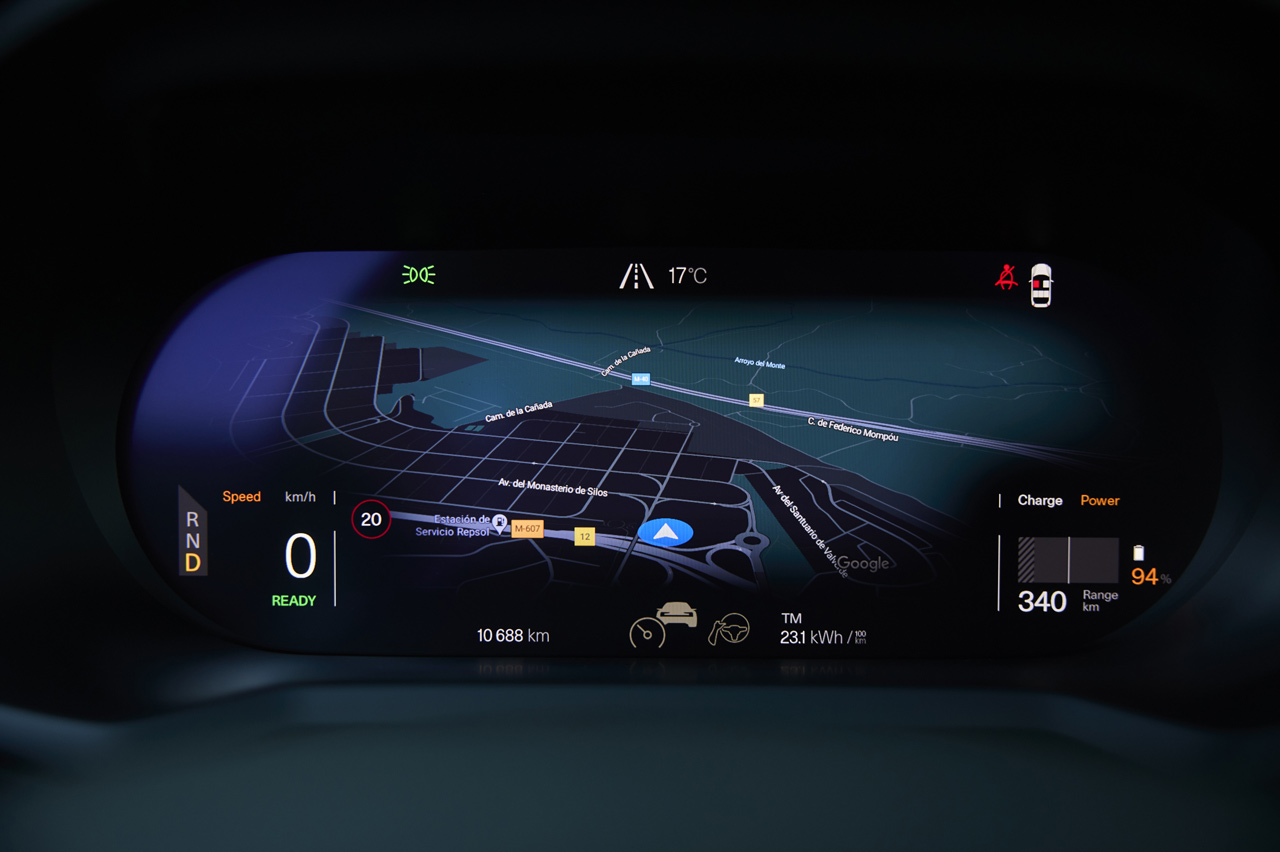Screen dimensions: 1280x852
Task: Open the car door status icon
Action: [x=1041, y=285]
